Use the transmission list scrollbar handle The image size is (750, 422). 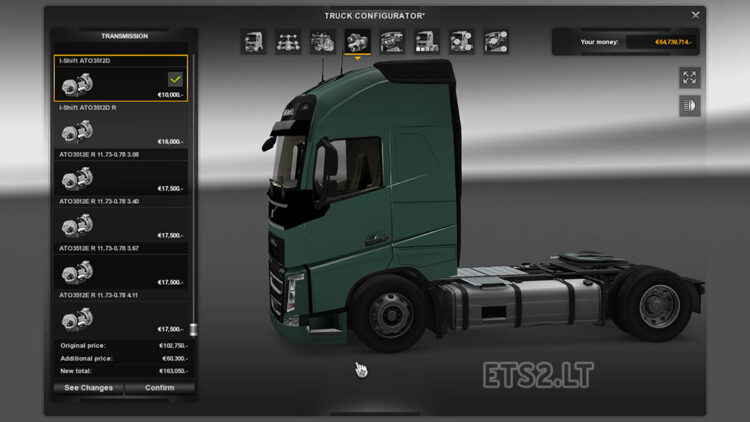193,329
